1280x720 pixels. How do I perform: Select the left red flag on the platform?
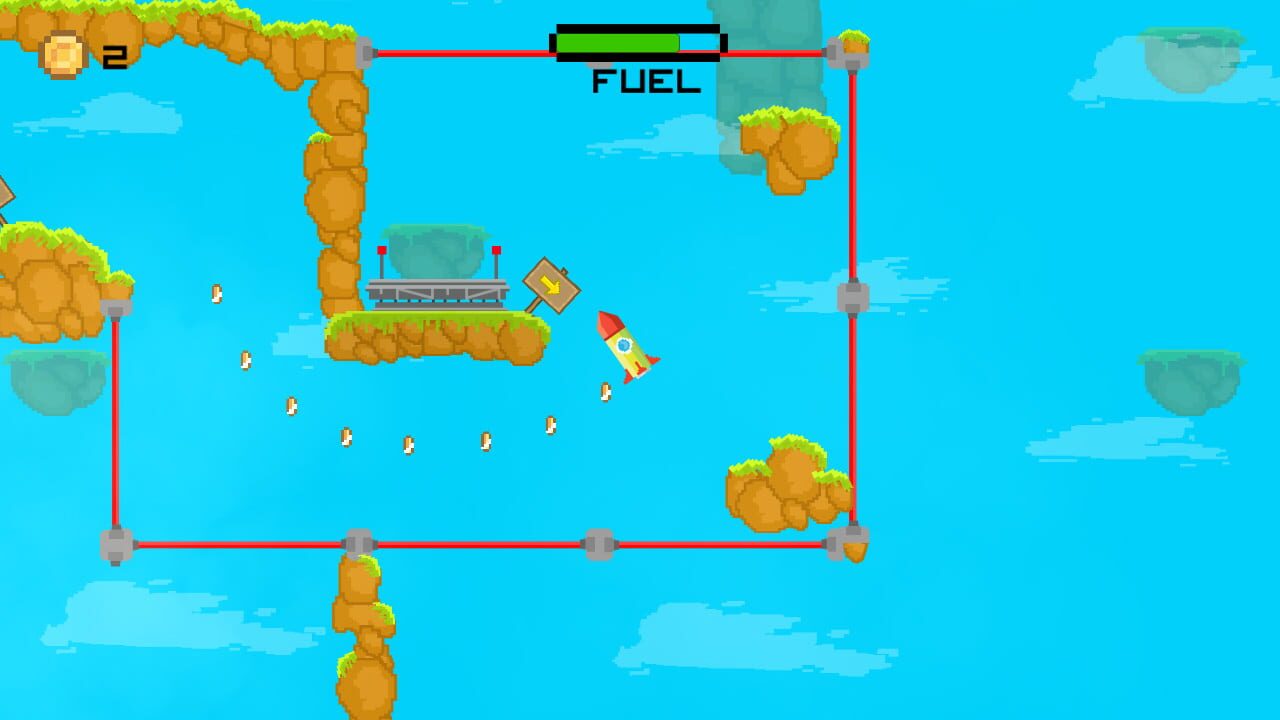(383, 252)
